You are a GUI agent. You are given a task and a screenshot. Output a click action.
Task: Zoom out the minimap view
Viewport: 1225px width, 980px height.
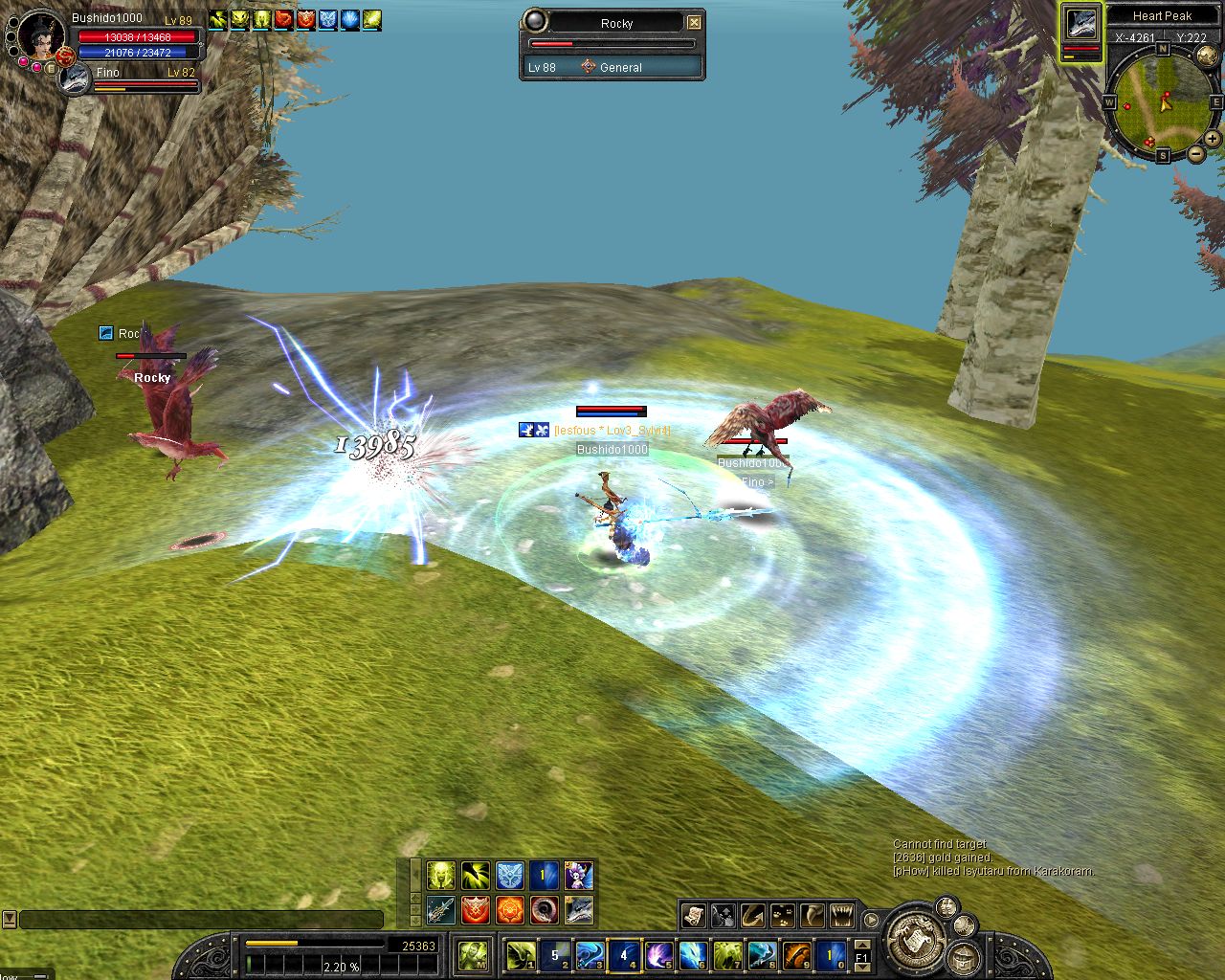pos(1196,154)
